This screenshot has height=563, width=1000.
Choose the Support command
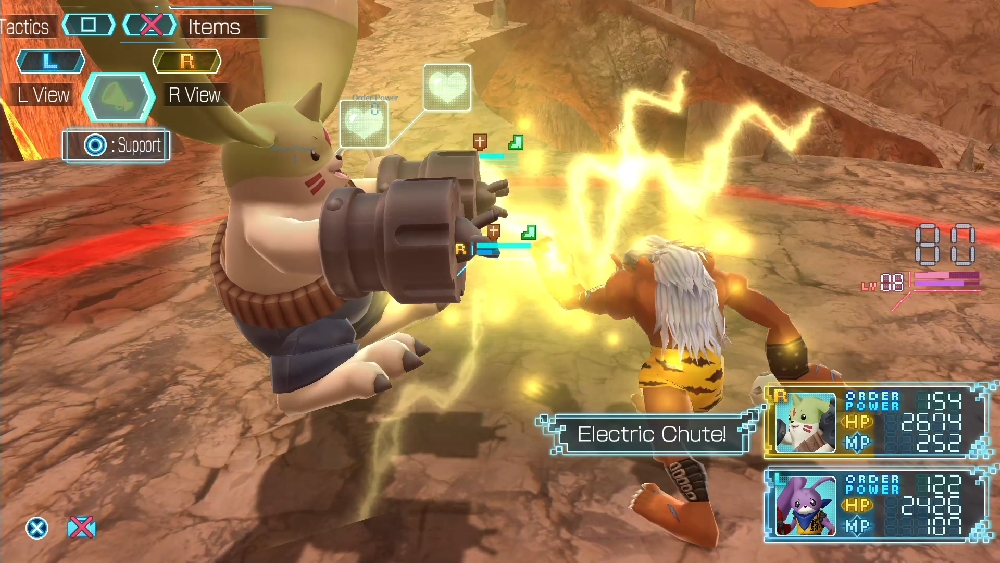[x=116, y=146]
